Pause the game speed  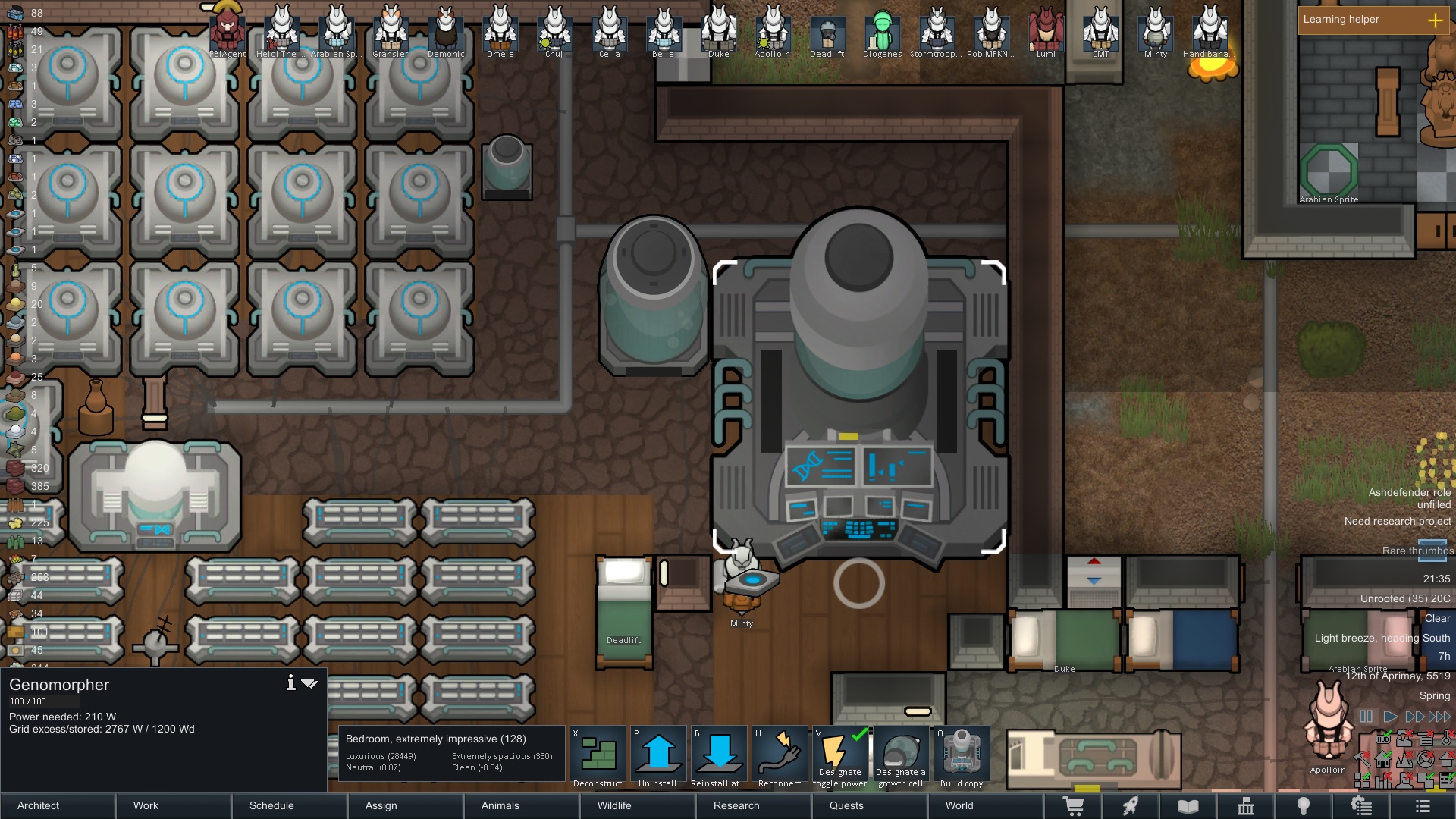point(1366,716)
